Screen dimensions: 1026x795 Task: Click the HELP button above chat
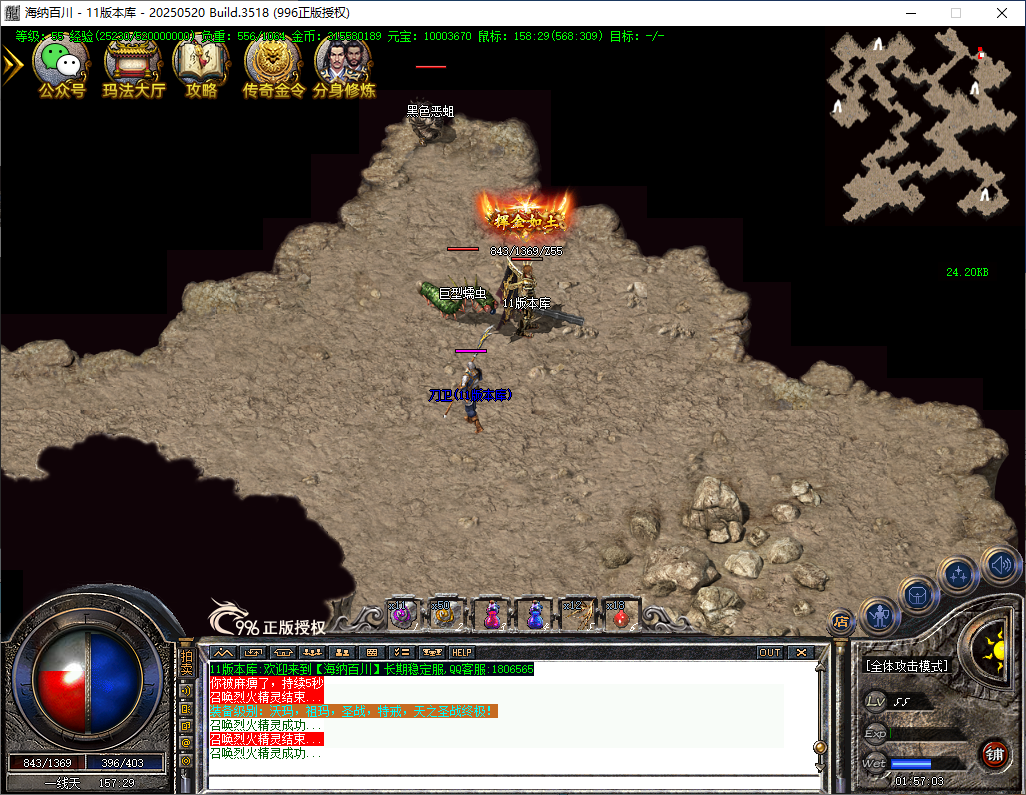pyautogui.click(x=461, y=652)
